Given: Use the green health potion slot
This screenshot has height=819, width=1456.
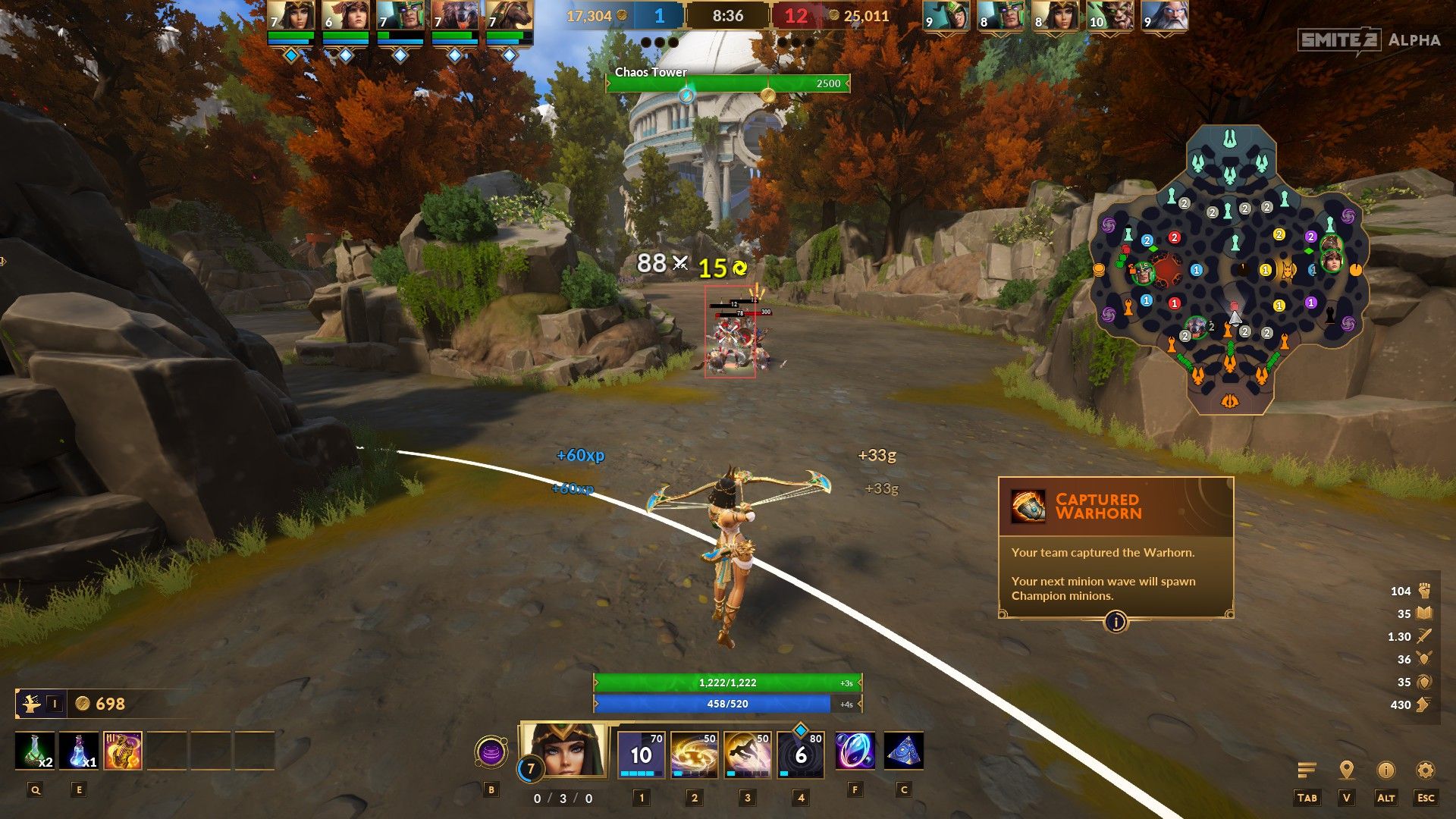Looking at the screenshot, I should click(x=35, y=751).
